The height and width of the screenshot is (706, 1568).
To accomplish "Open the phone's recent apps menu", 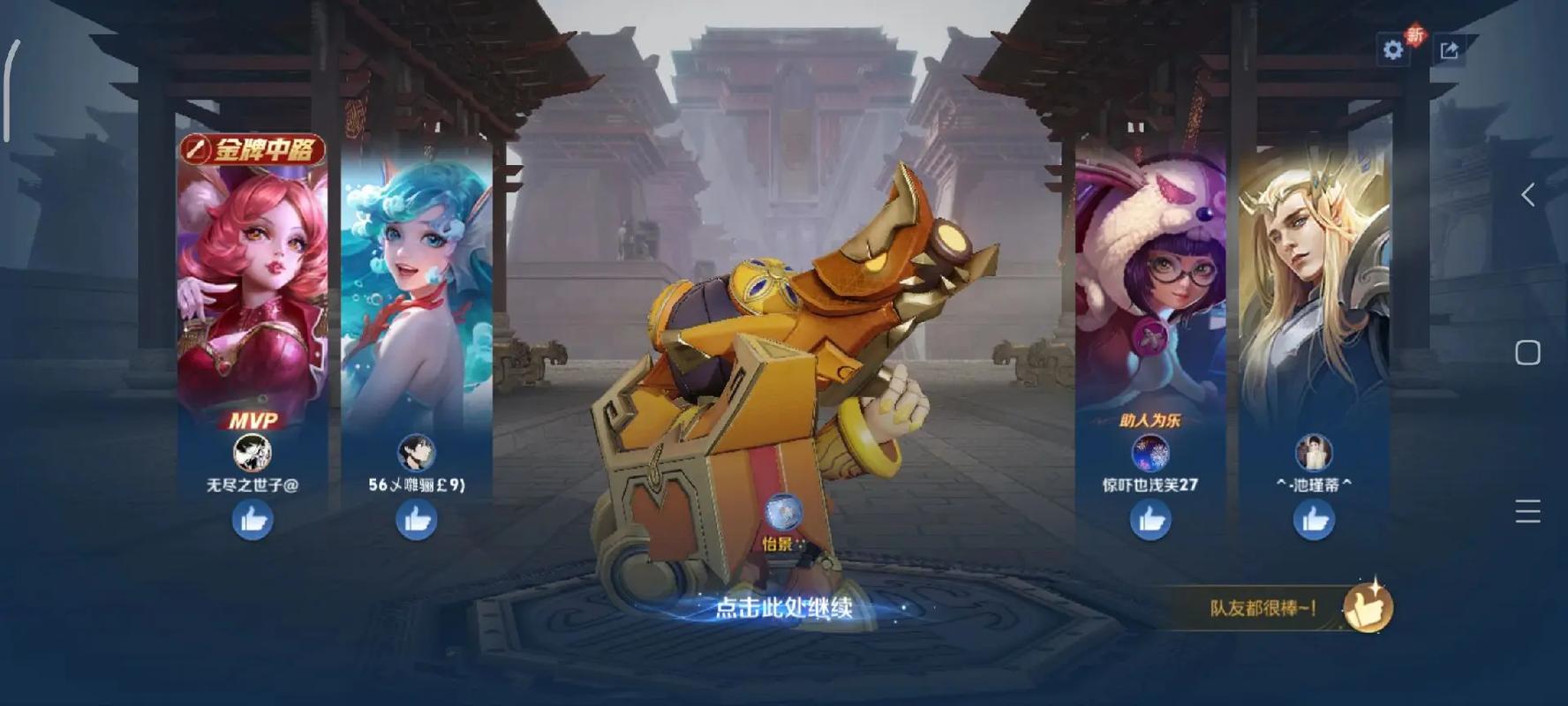I will point(1528,511).
